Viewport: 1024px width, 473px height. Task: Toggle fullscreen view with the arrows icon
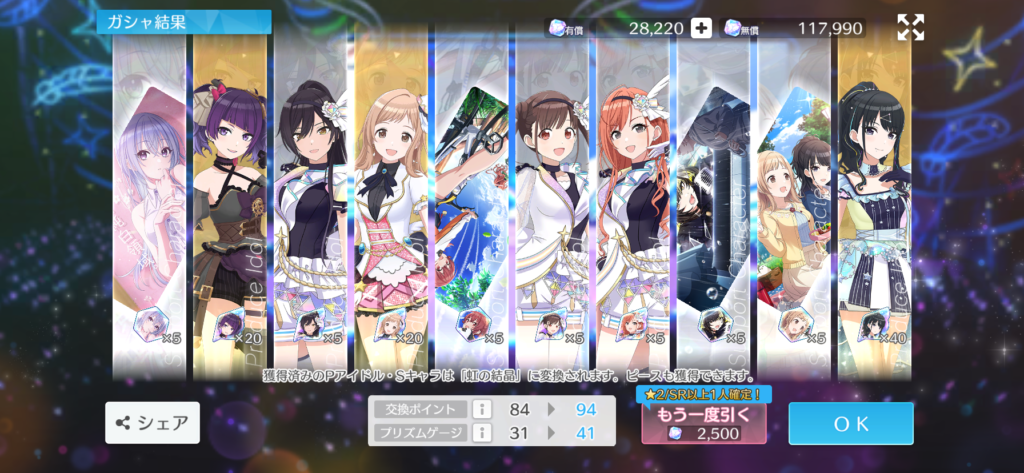click(910, 28)
